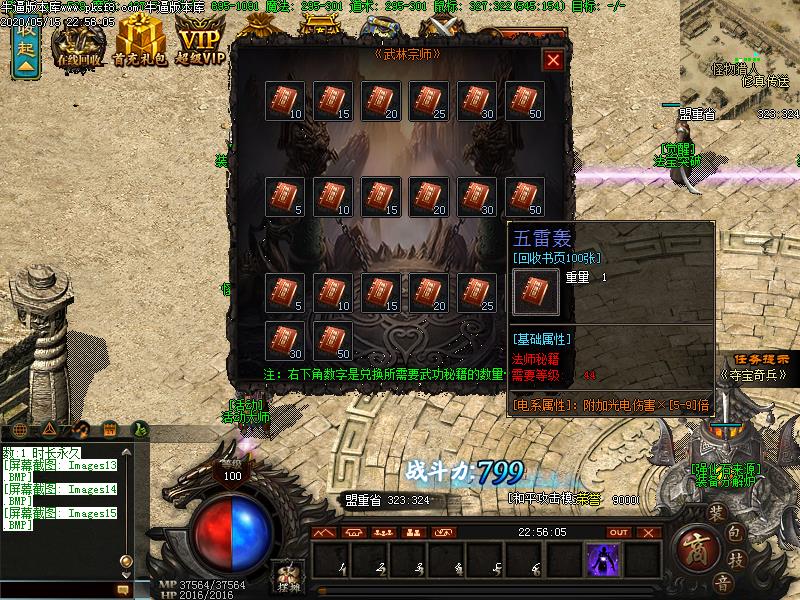The height and width of the screenshot is (600, 800).
Task: Open the 超级VIP panel
Action: [199, 43]
